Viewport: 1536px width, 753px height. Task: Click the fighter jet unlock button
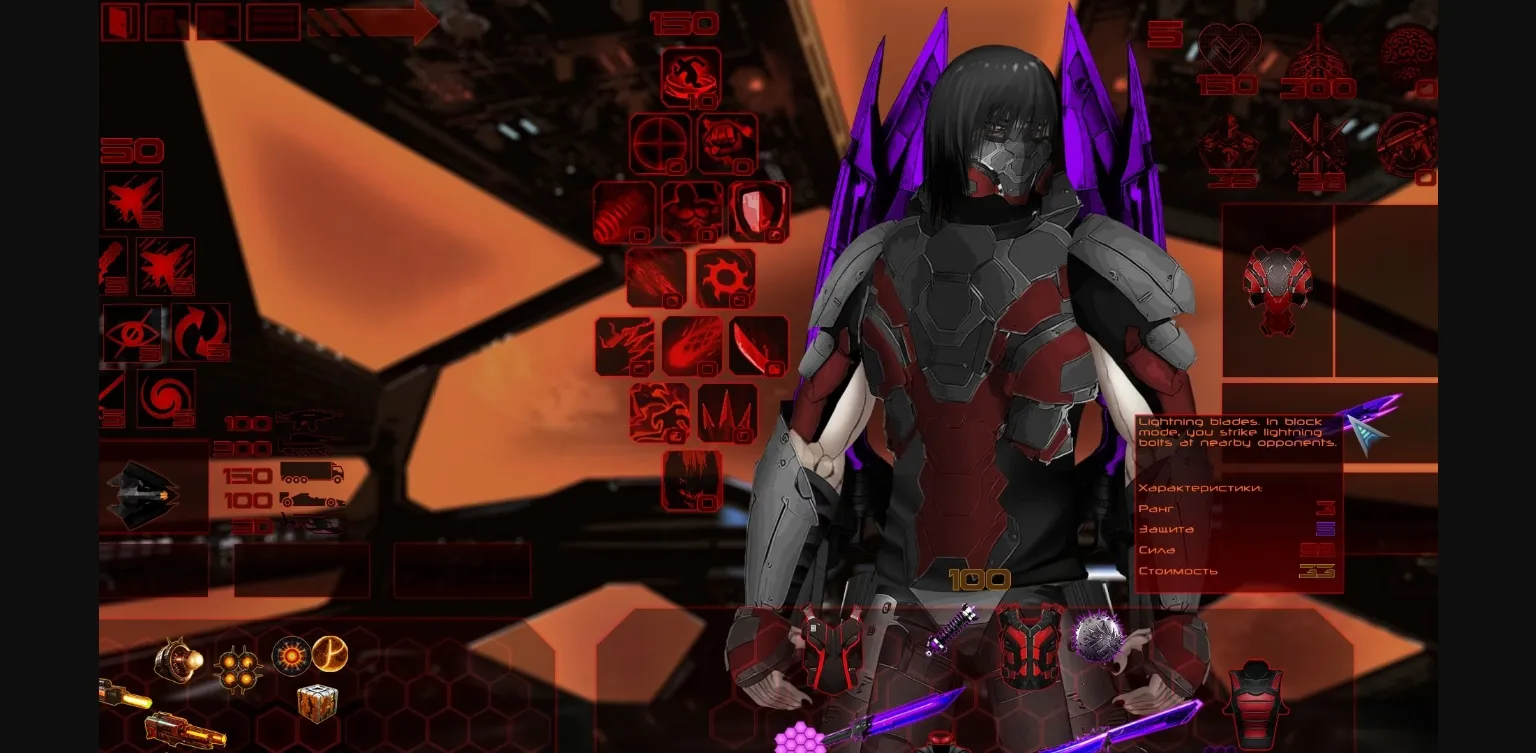tap(132, 201)
